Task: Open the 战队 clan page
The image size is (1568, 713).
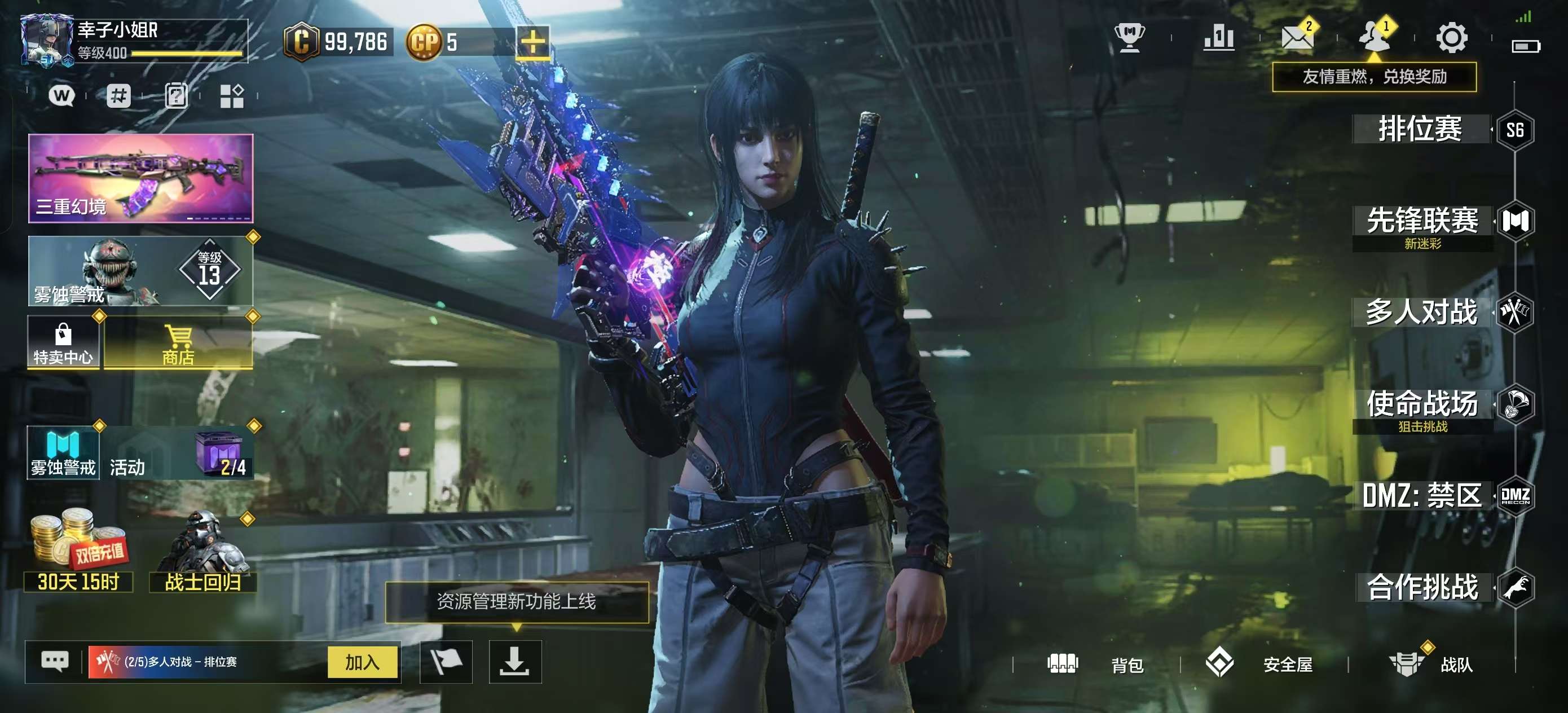Action: [1430, 664]
